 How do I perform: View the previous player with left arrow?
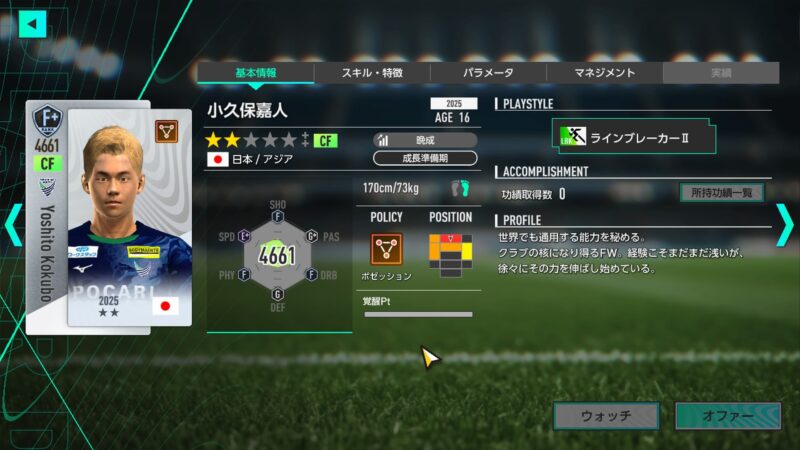[x=12, y=225]
